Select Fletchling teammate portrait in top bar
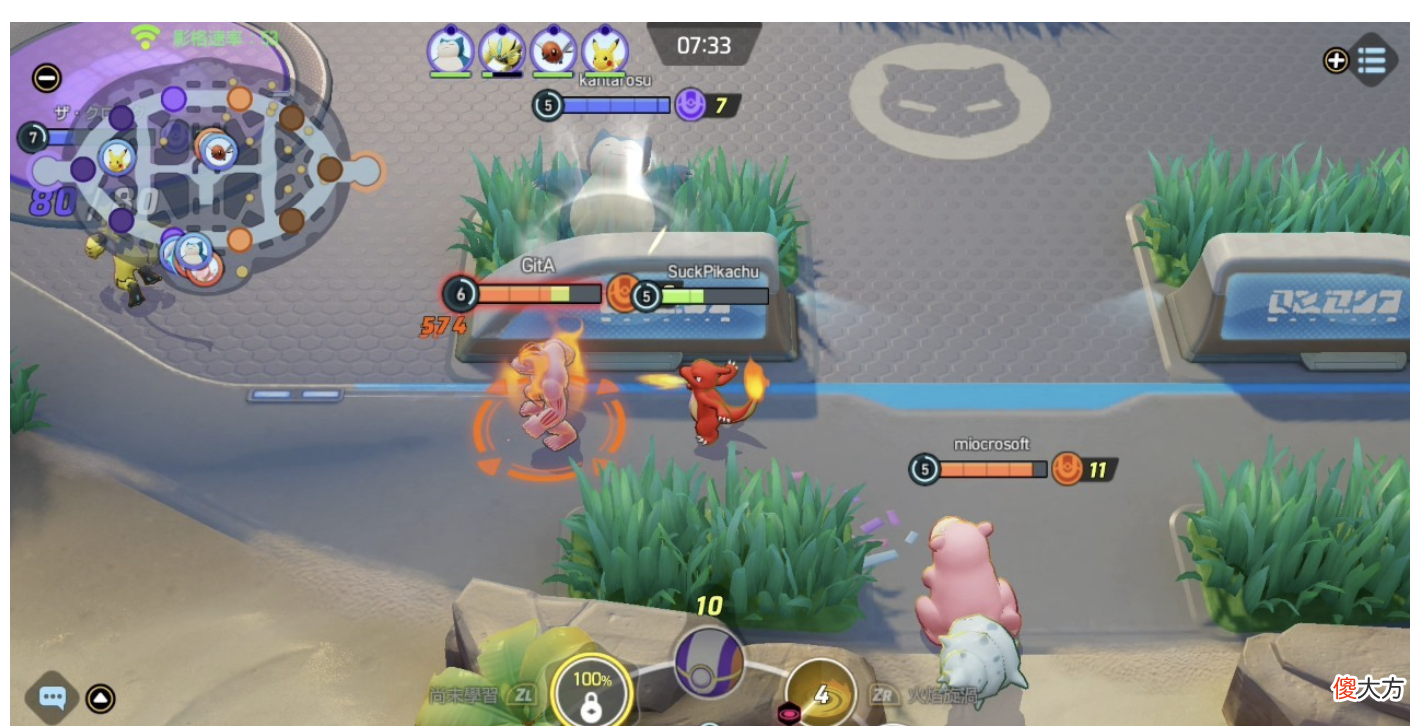Viewport: 1423px width, 726px height. click(553, 50)
